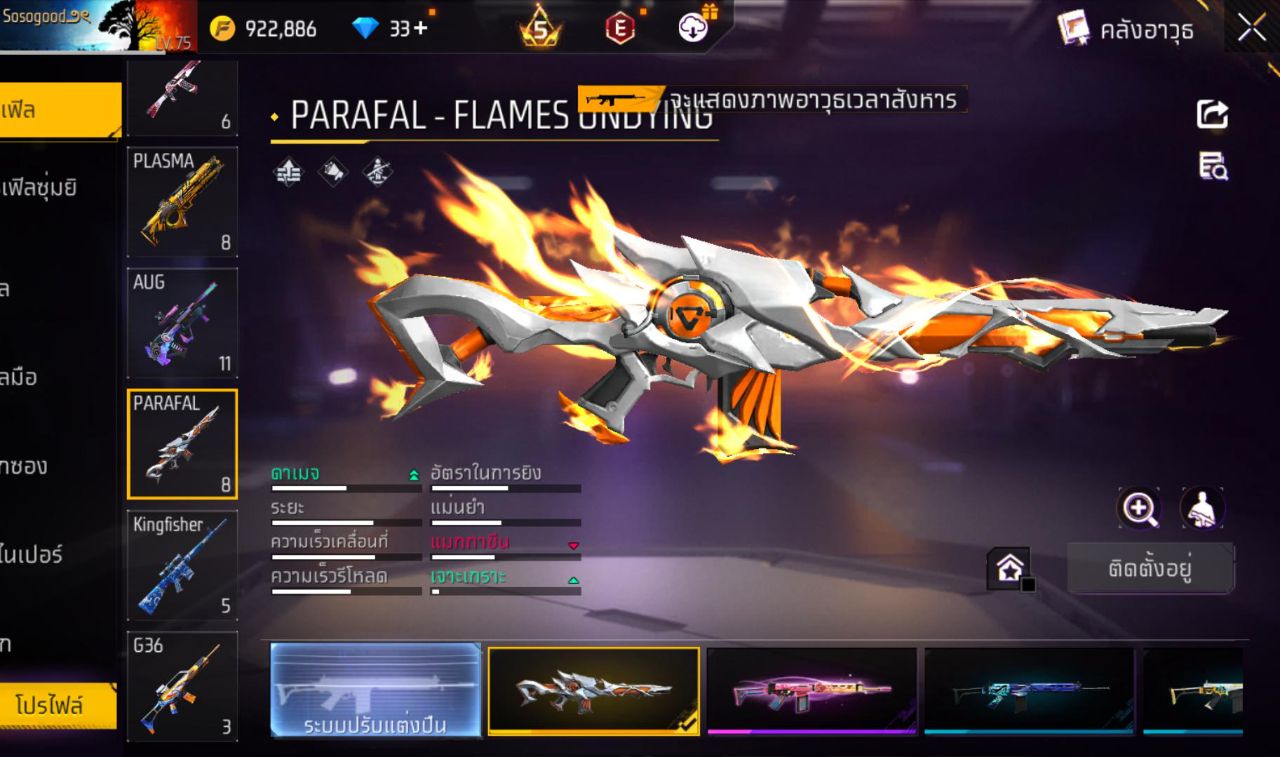Image resolution: width=1280 pixels, height=757 pixels.
Task: Open ระบบปรับแต่งปืน customization panel
Action: [375, 692]
